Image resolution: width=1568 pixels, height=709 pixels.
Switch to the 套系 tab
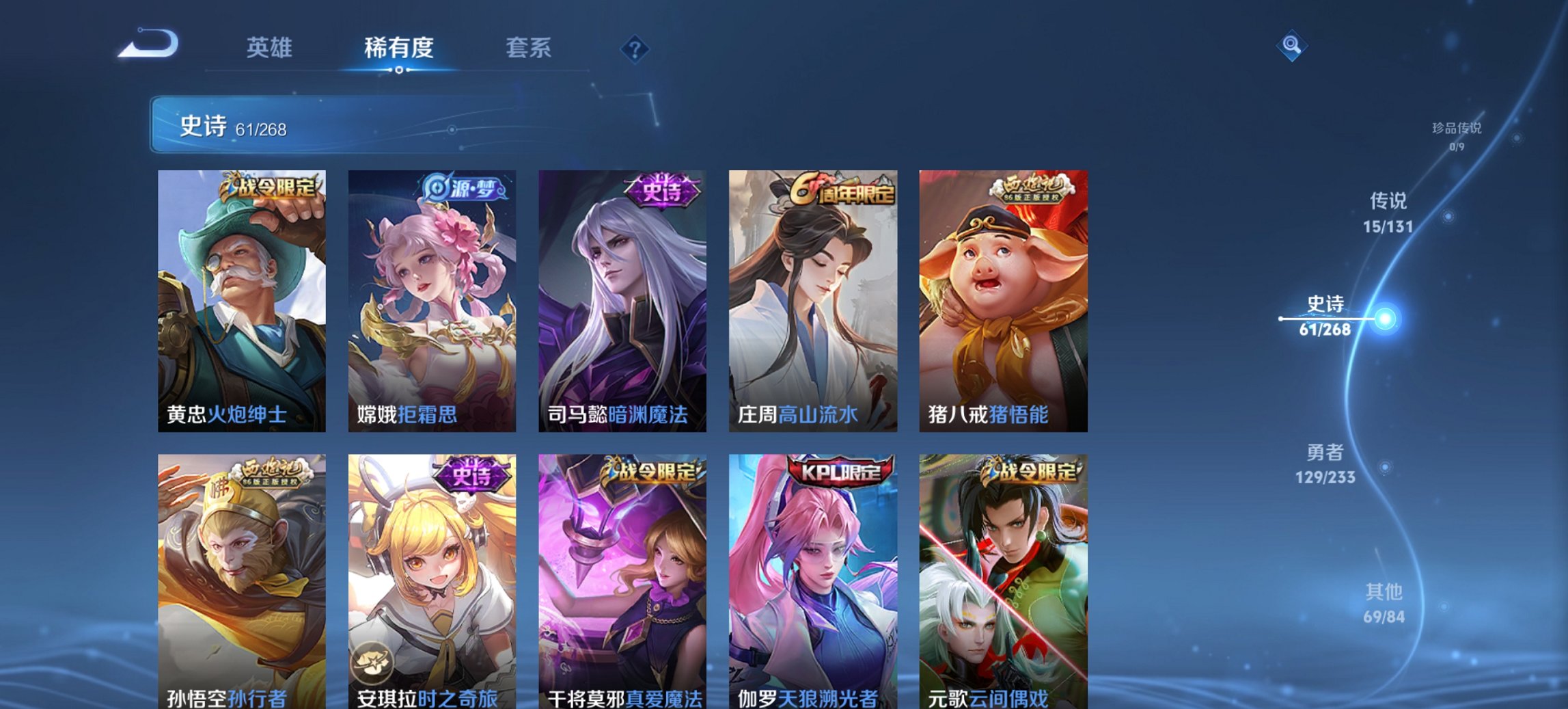point(527,48)
